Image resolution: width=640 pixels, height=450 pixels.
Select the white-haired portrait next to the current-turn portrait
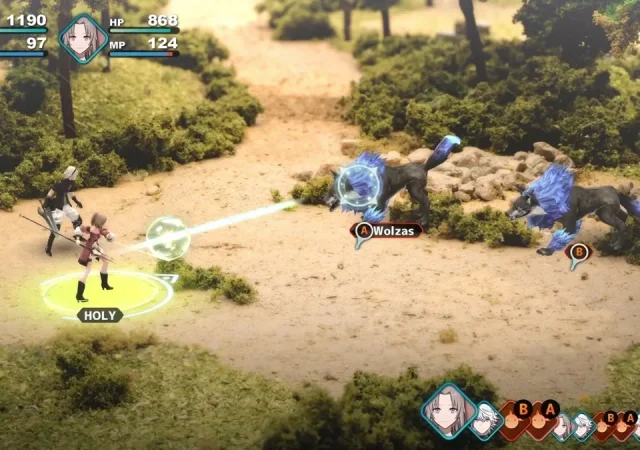[486, 420]
